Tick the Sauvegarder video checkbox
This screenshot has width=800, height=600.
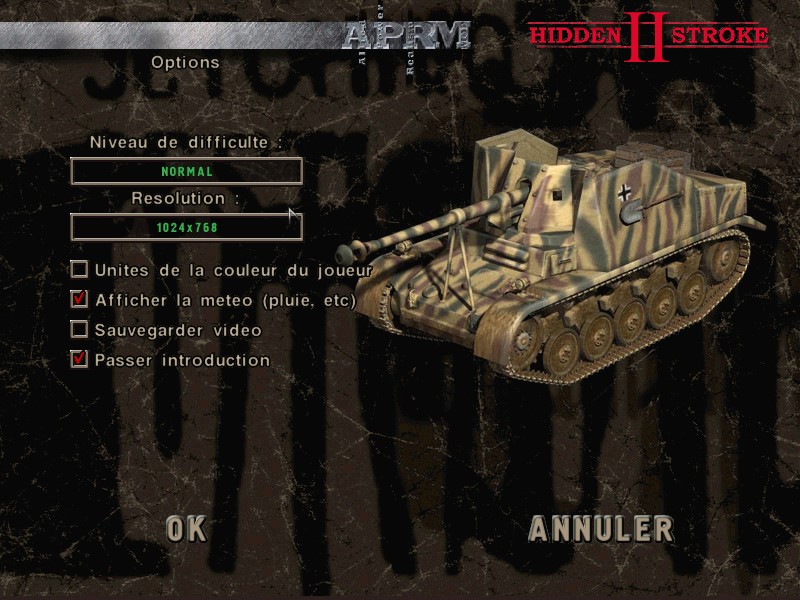pos(79,329)
